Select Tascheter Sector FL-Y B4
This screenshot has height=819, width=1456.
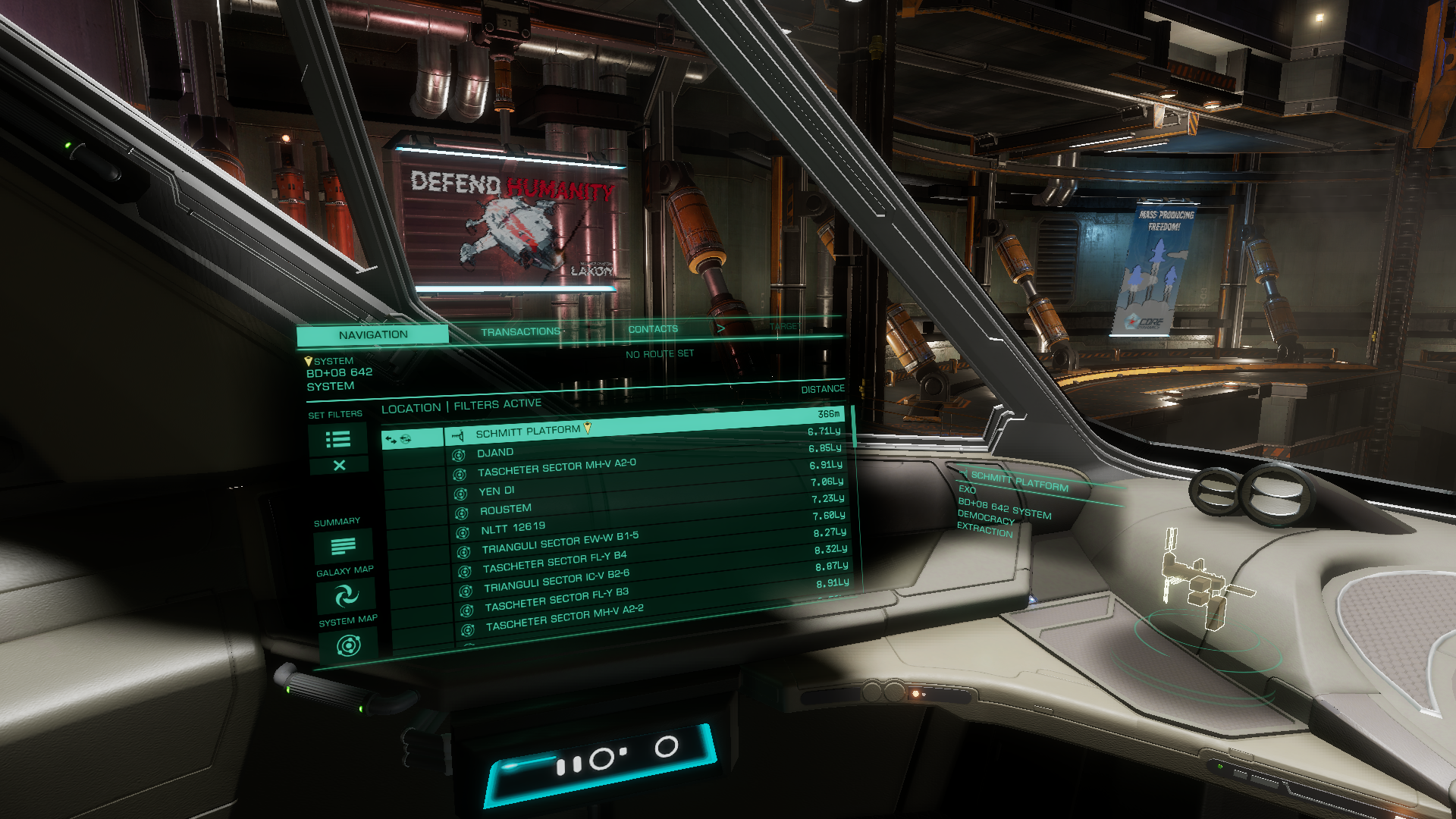(554, 562)
